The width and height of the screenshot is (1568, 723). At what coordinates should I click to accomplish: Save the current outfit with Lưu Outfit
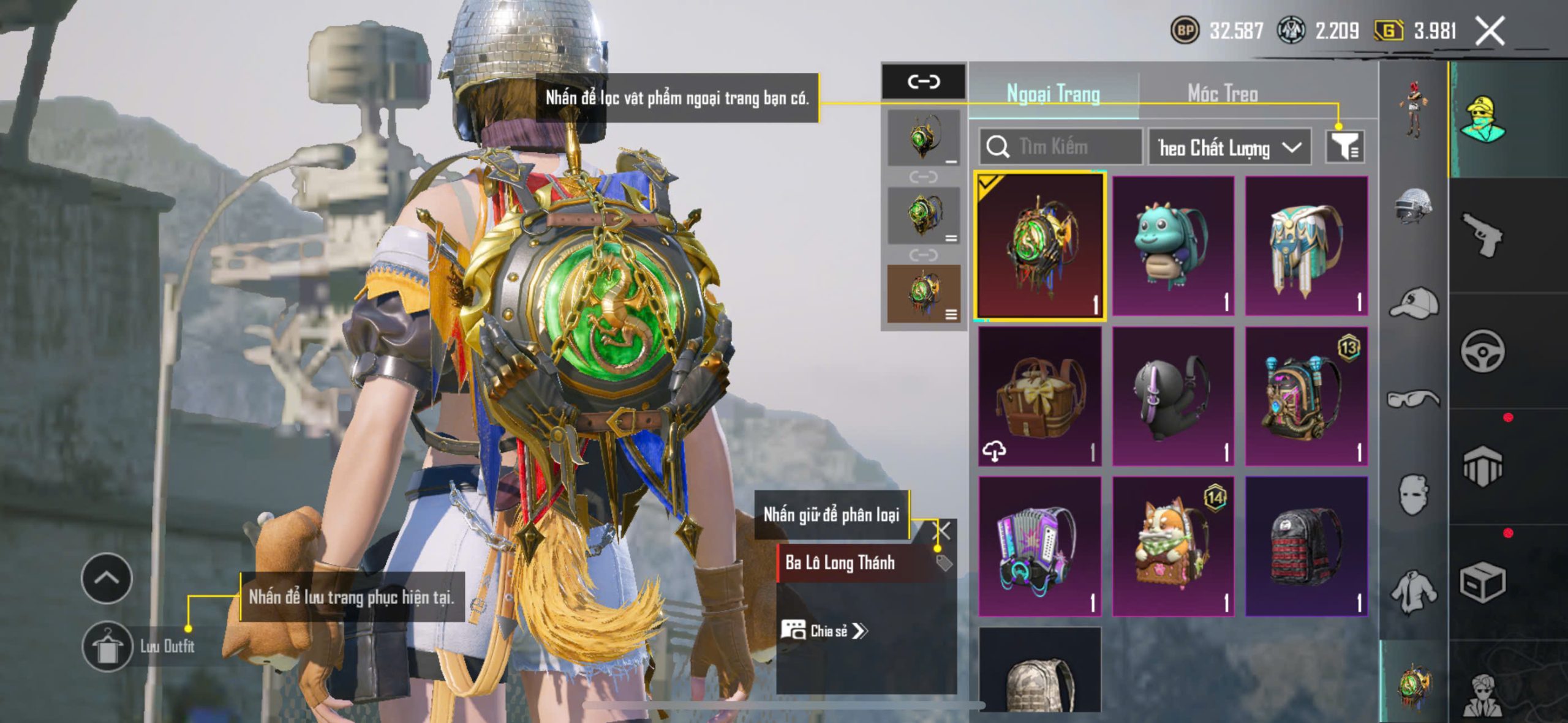pyautogui.click(x=108, y=646)
